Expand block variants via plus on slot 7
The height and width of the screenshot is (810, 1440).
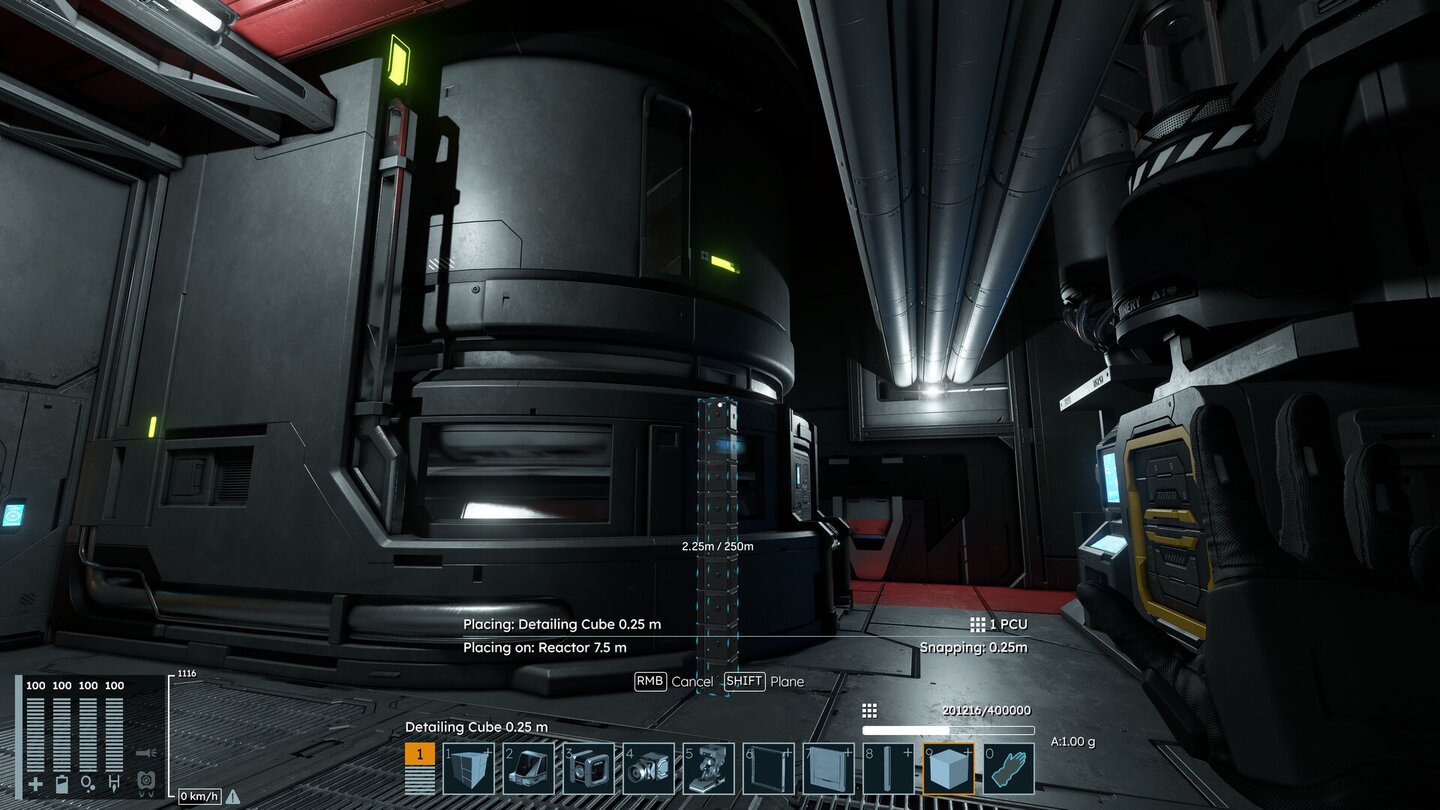click(847, 753)
